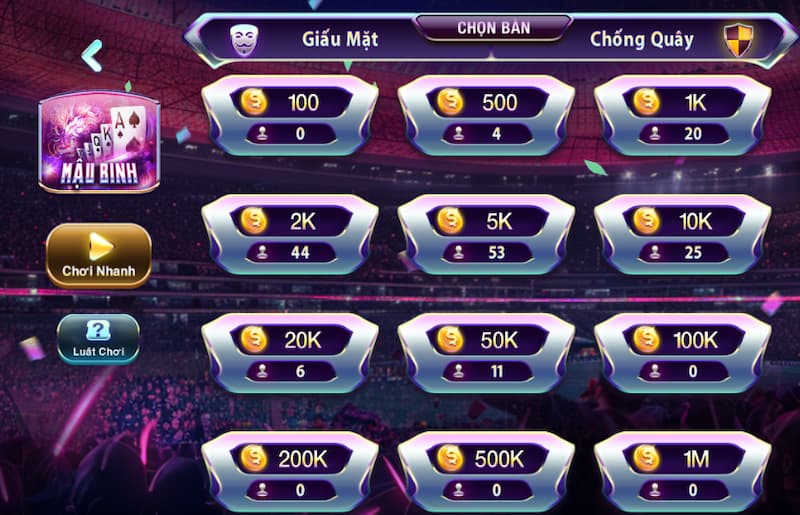The width and height of the screenshot is (800, 515).
Task: Pick the 10K bet table
Action: (x=682, y=236)
